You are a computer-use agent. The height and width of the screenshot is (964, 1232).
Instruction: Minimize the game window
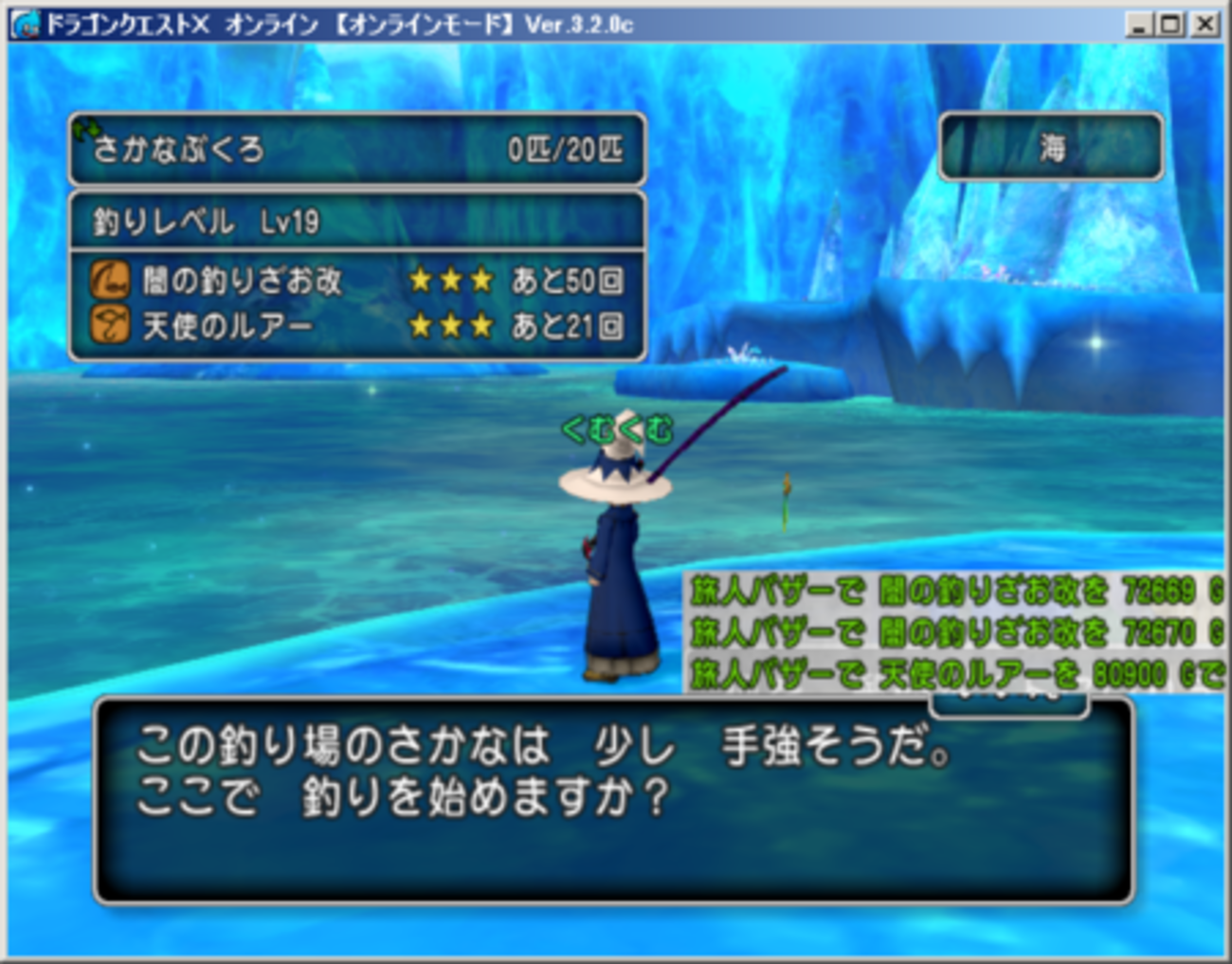point(1140,24)
